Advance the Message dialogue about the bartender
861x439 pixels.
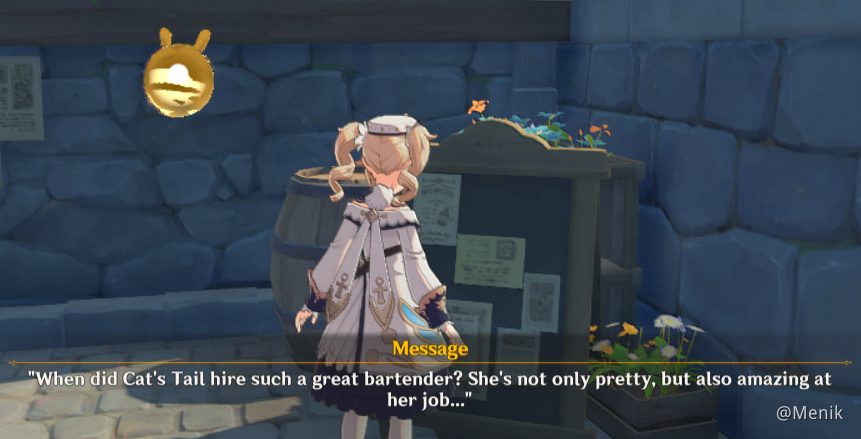[430, 388]
